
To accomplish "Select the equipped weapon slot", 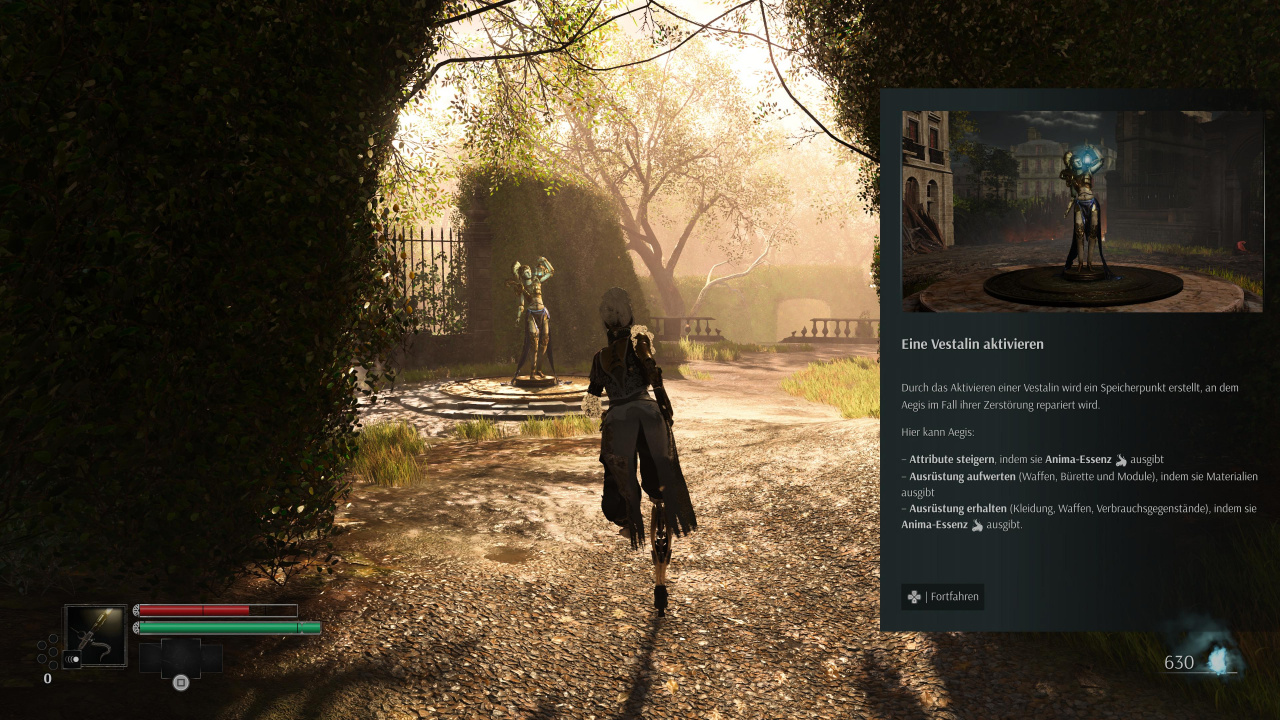I will click(96, 635).
